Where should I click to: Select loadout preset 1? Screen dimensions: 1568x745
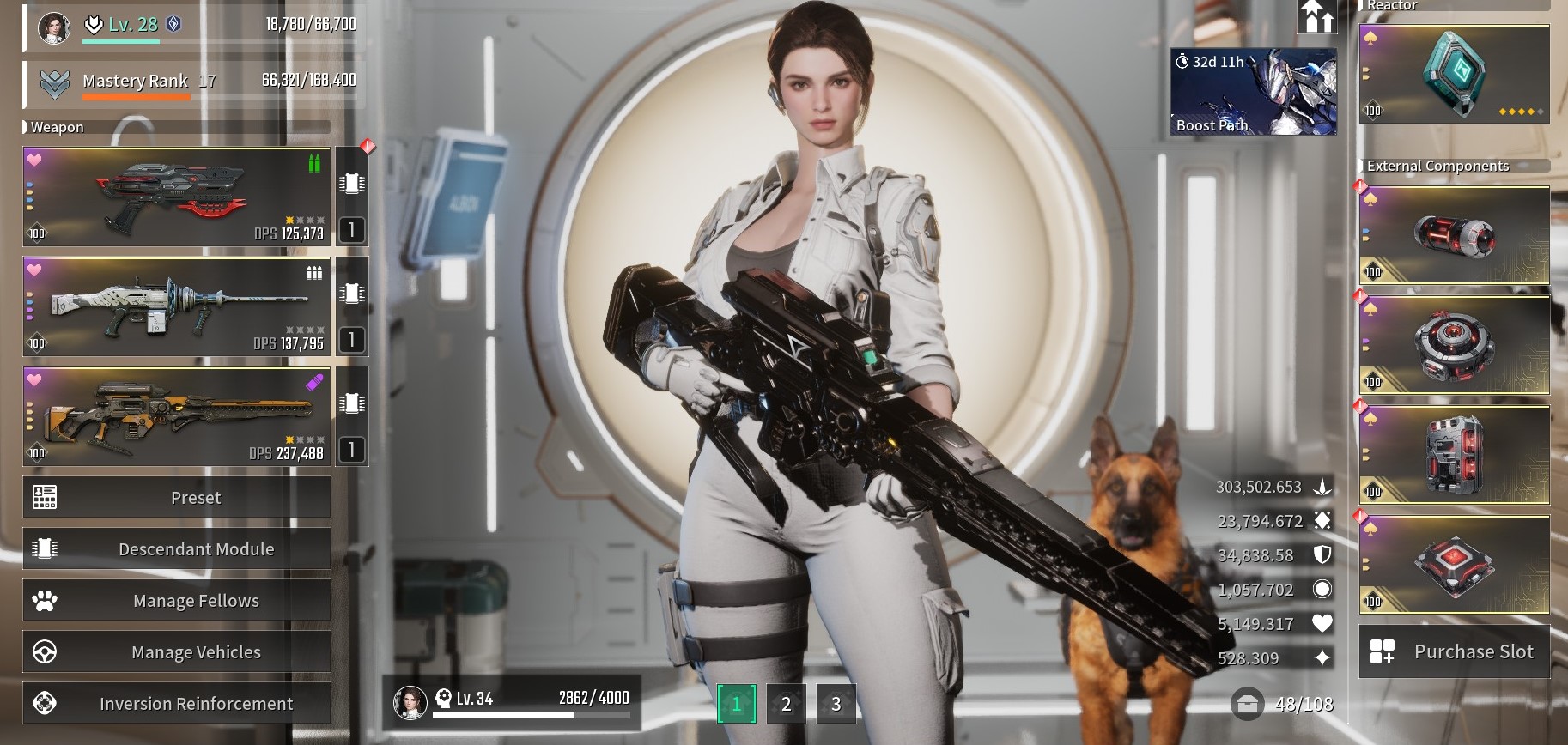[736, 705]
